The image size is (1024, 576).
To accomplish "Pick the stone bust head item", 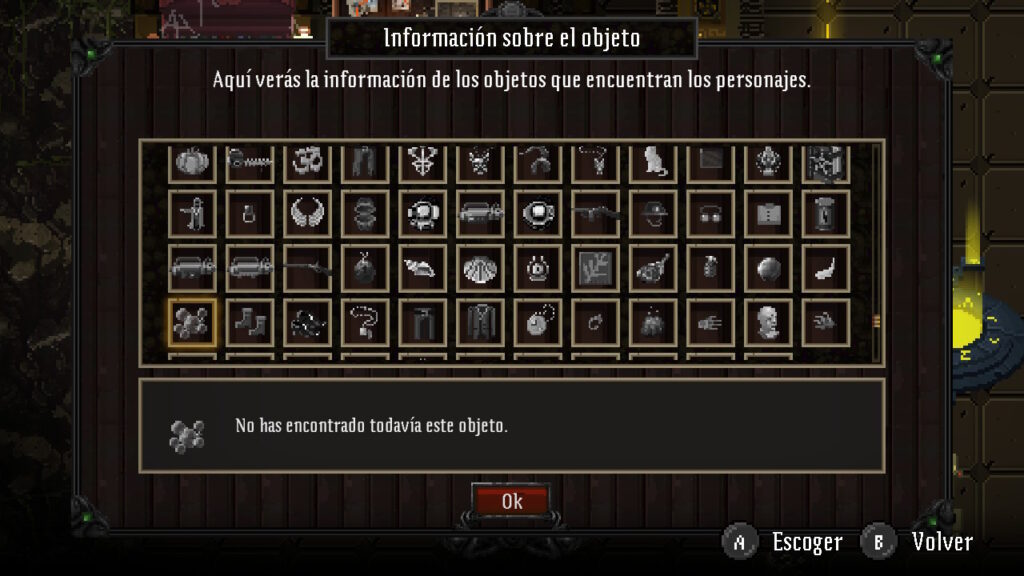I will (769, 323).
